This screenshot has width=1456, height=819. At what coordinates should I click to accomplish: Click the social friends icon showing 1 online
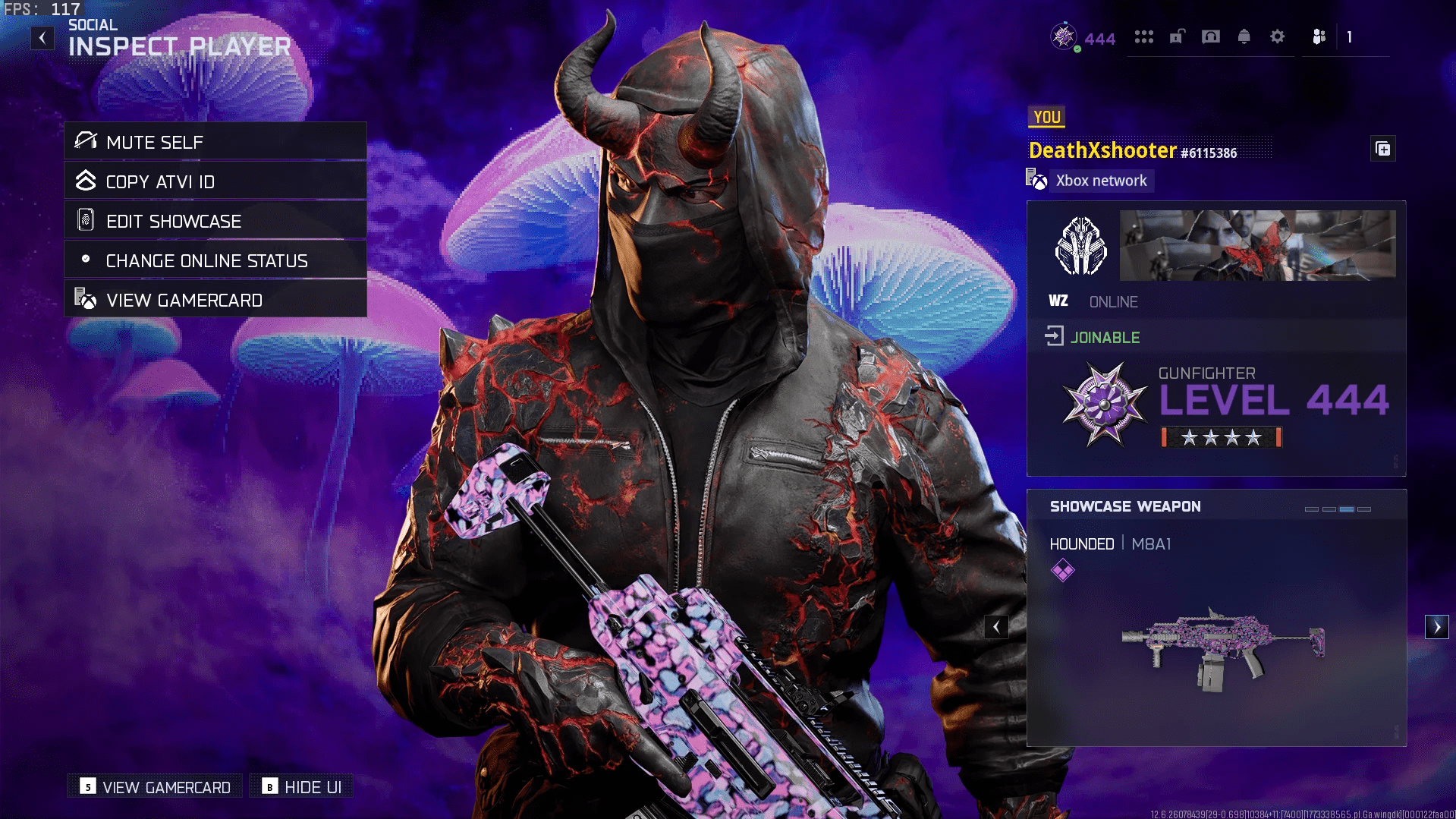pos(1318,37)
